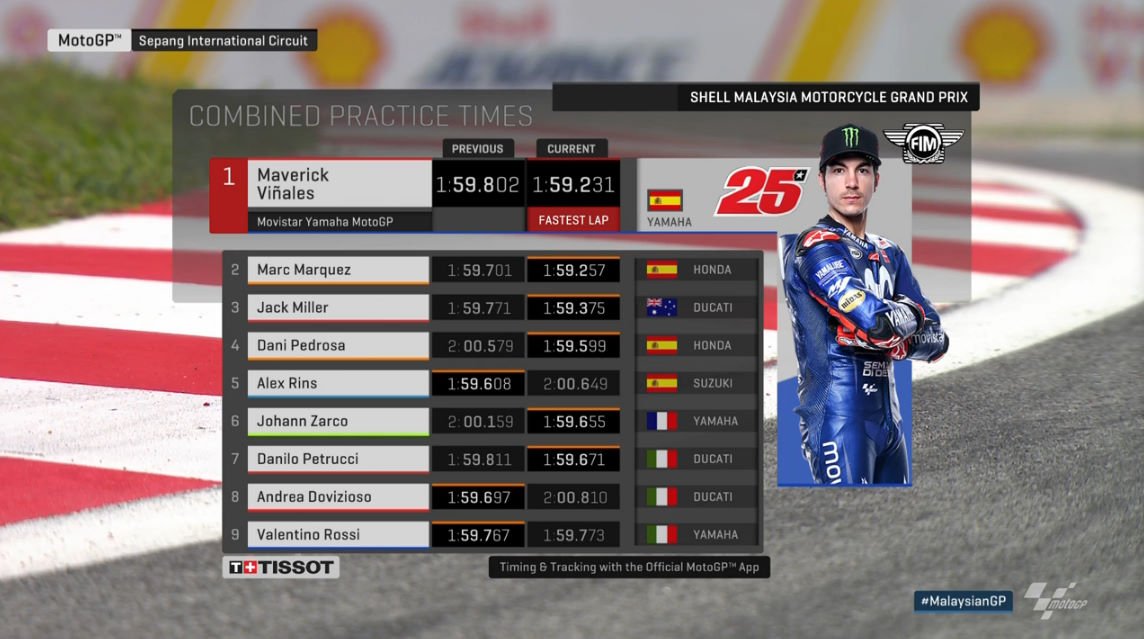Click the CURRENT column header

click(572, 149)
